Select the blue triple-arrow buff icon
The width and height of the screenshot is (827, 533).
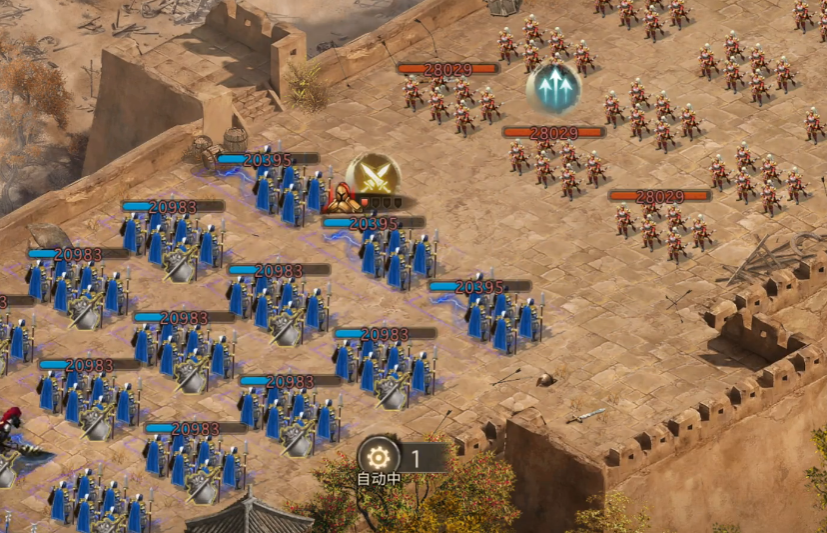click(554, 88)
